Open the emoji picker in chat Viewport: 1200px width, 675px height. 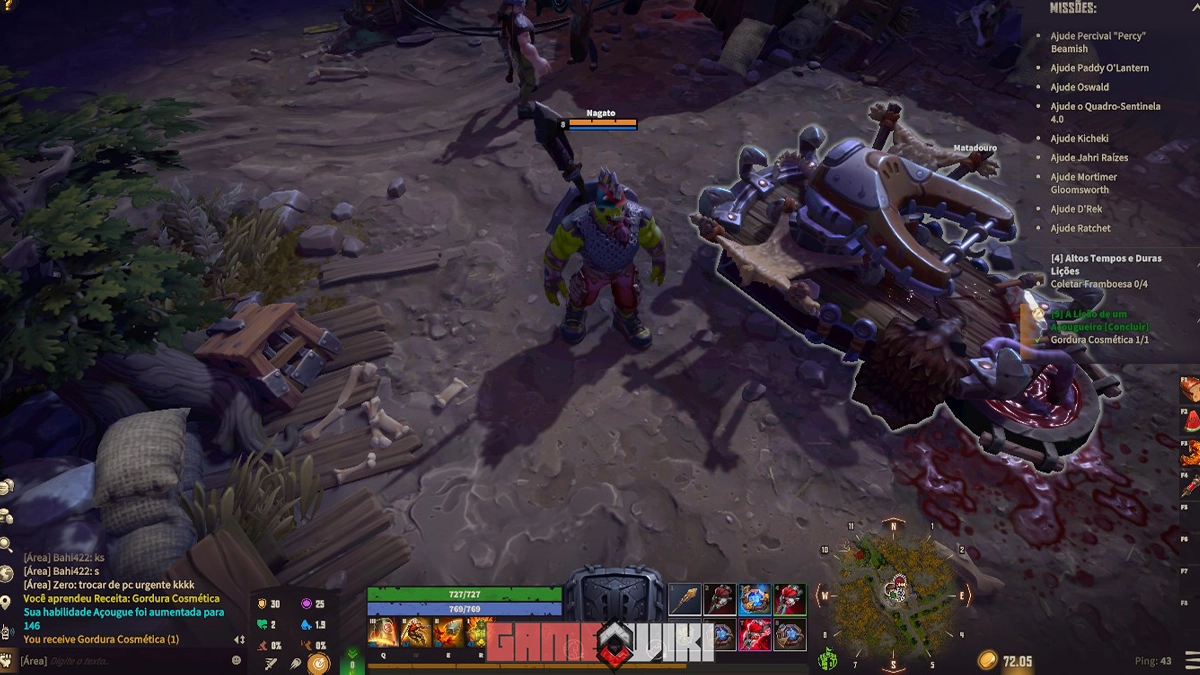(x=236, y=661)
